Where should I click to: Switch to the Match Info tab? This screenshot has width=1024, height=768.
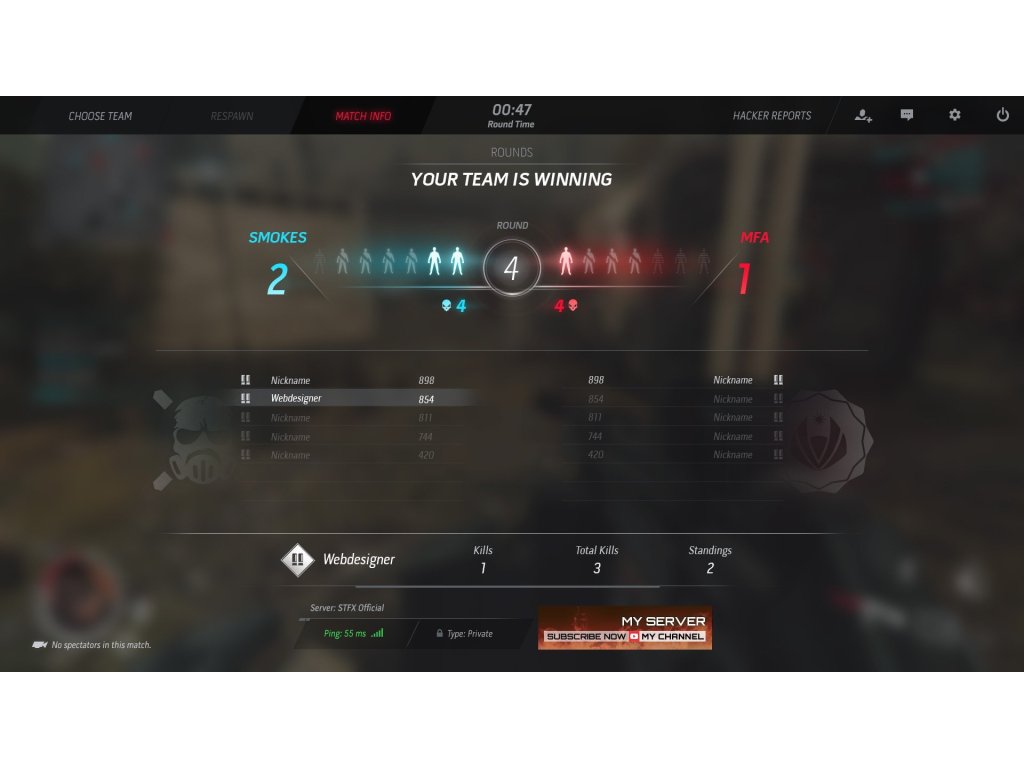coord(363,116)
